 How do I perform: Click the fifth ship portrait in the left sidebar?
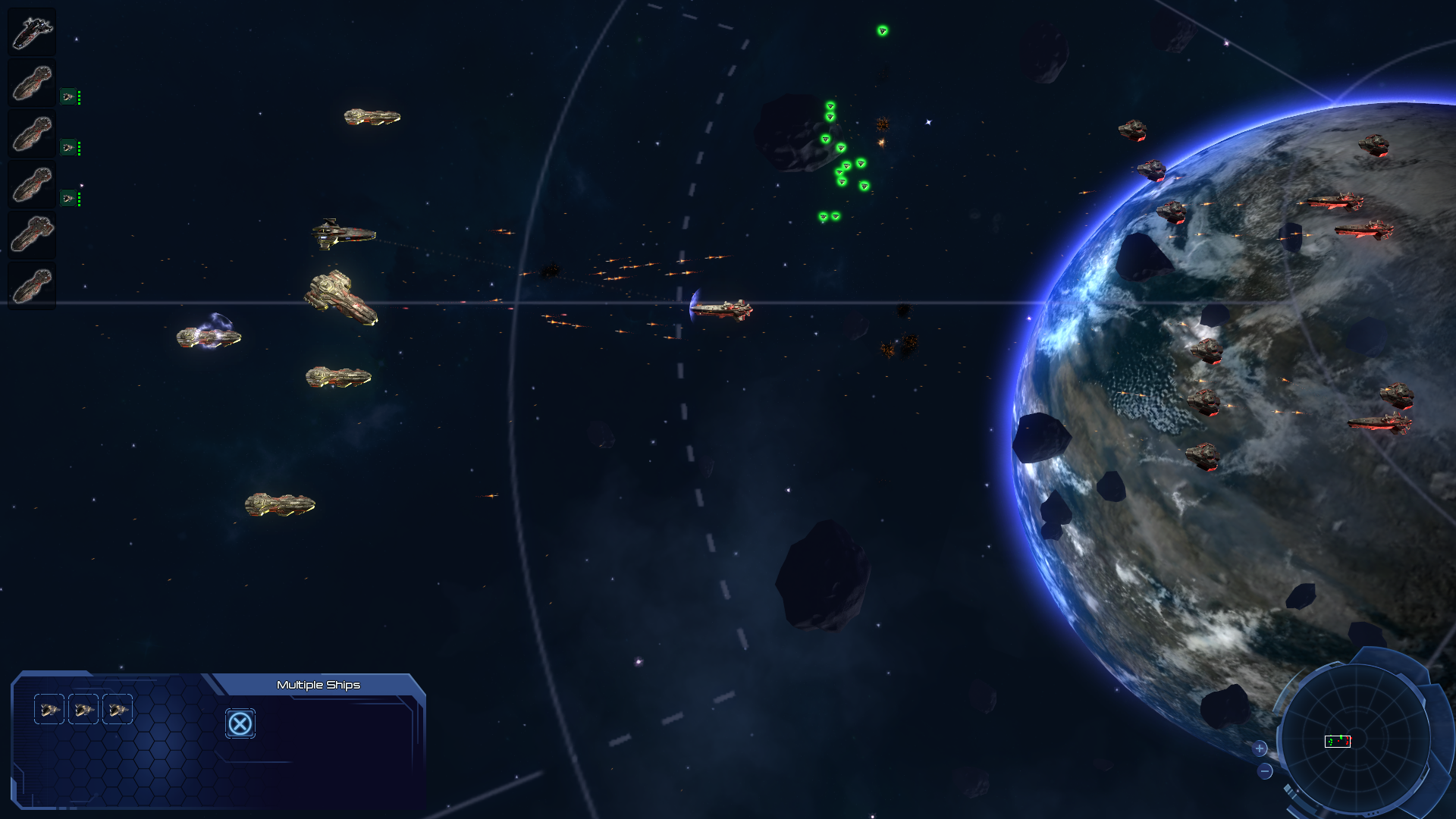point(30,234)
